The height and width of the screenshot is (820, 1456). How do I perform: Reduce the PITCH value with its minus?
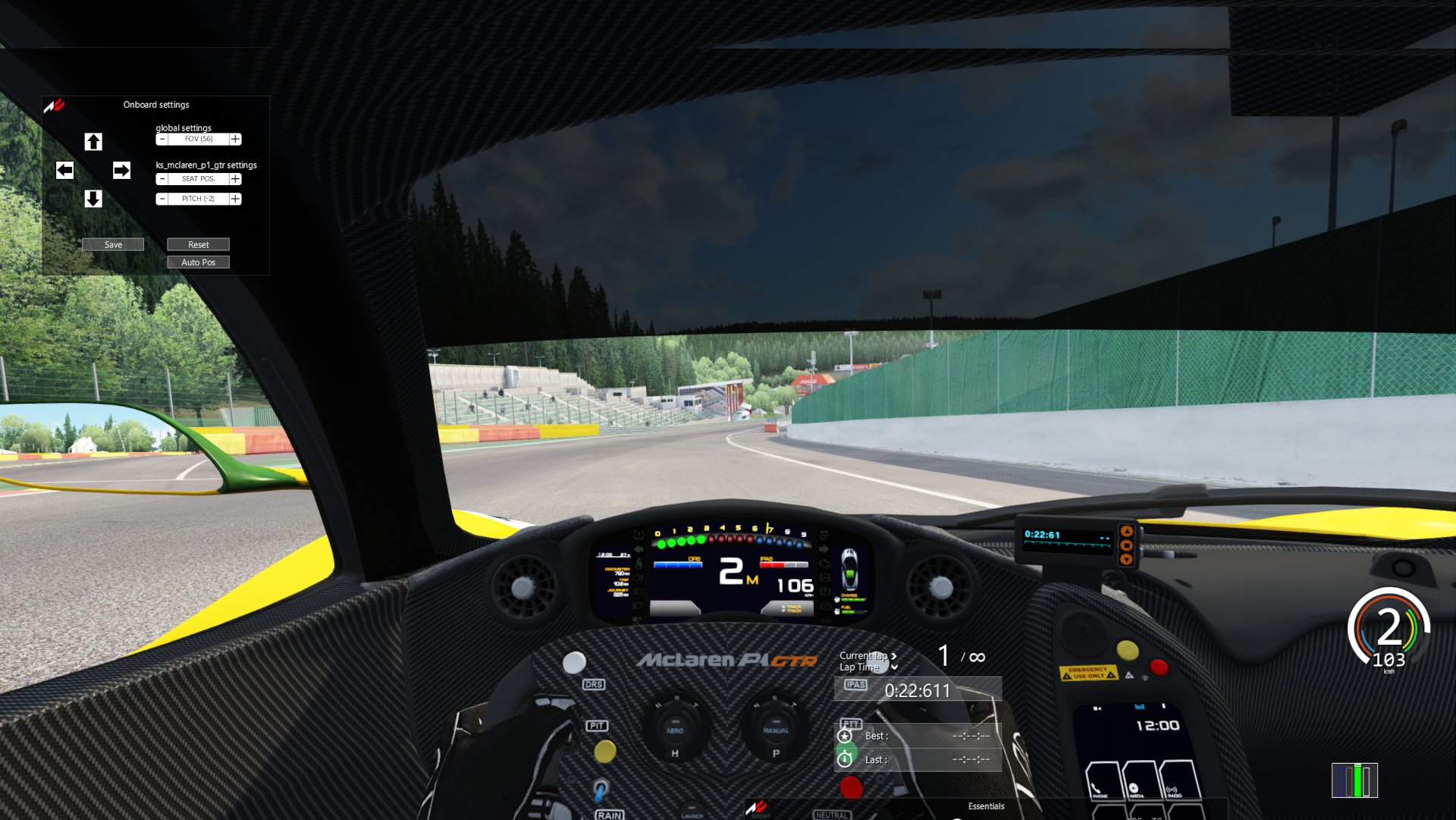[162, 199]
